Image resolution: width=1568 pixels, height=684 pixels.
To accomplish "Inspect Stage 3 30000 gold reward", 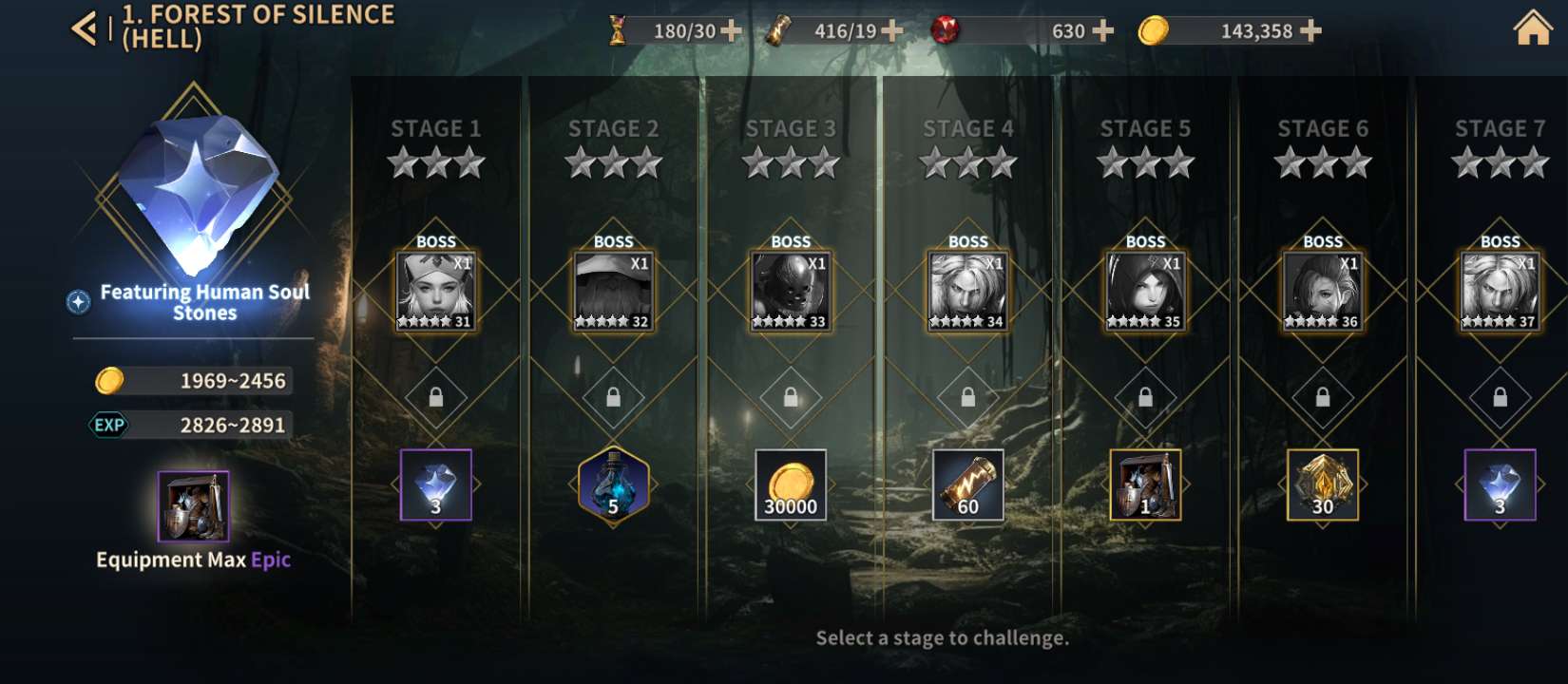I will click(x=791, y=484).
